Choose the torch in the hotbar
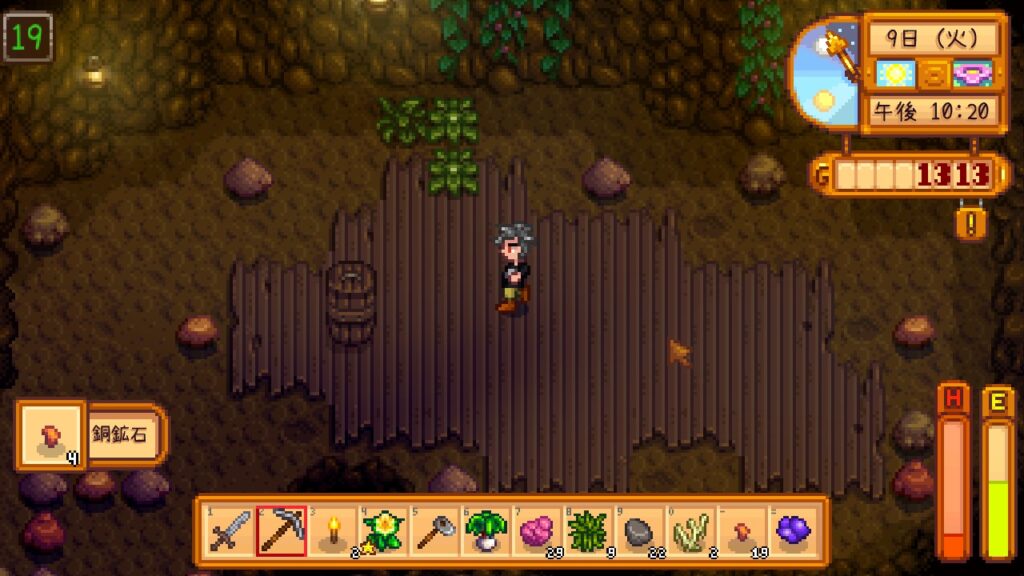 [x=332, y=530]
